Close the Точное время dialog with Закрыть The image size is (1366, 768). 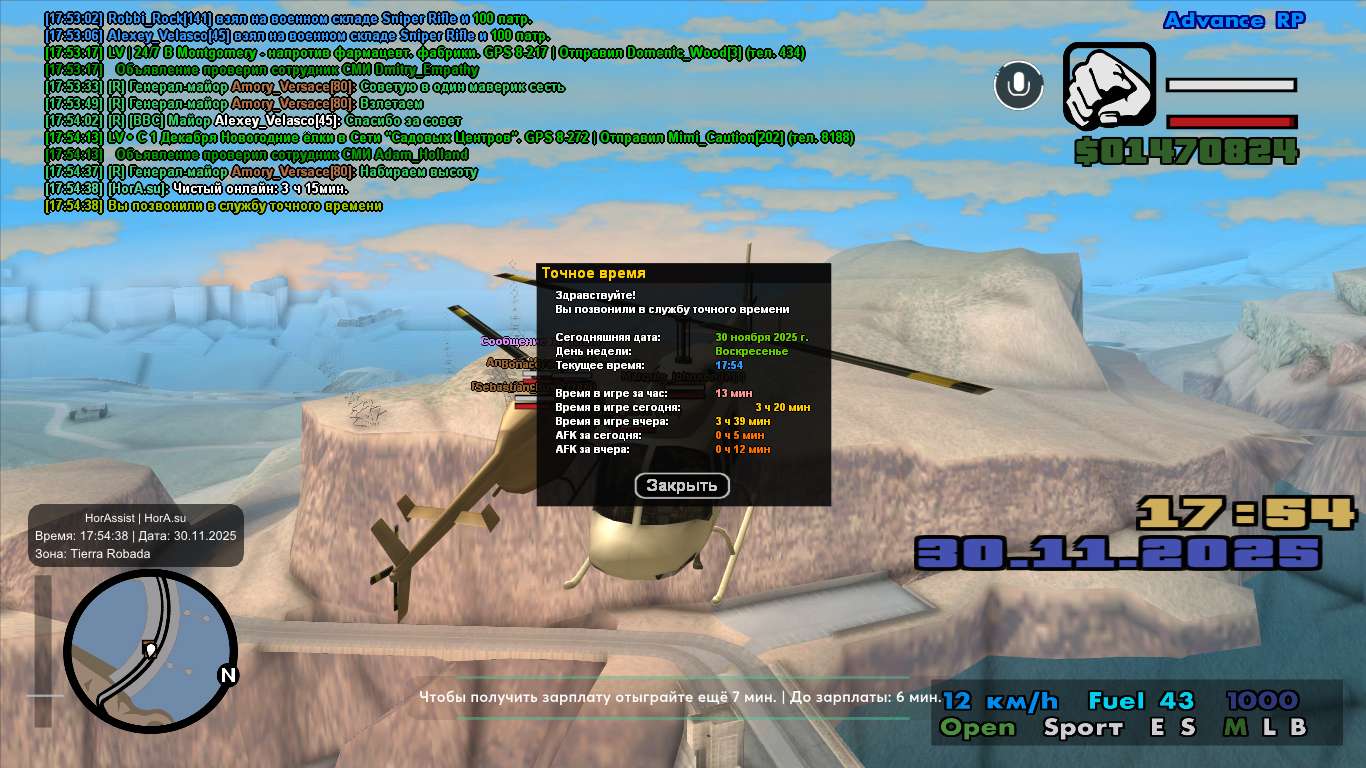point(682,486)
